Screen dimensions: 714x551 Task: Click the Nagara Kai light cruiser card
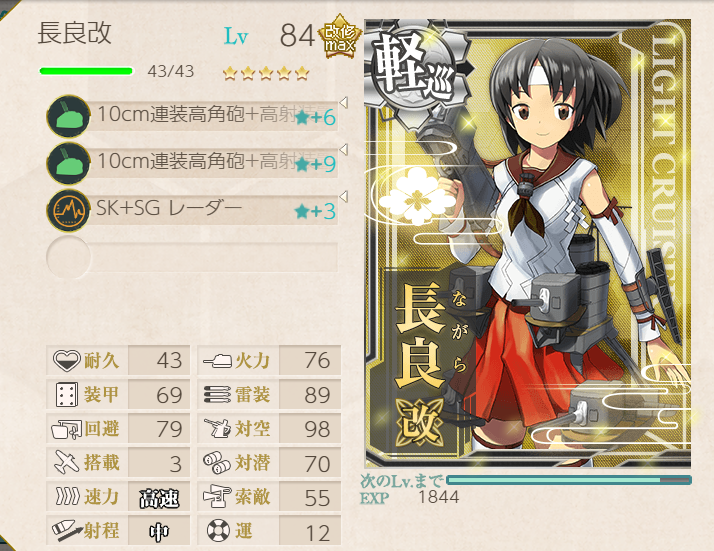[x=527, y=245]
